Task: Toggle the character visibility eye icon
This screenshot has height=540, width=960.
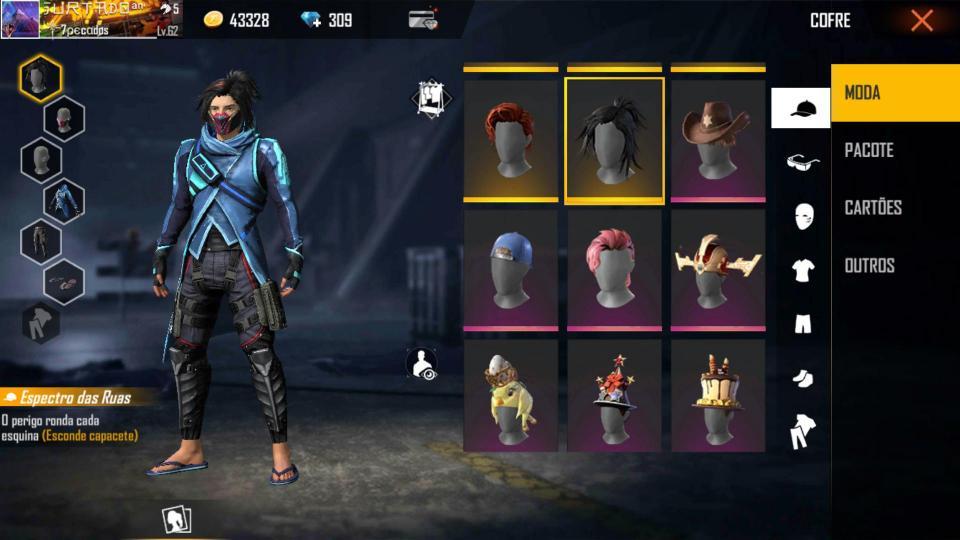Action: pos(423,364)
